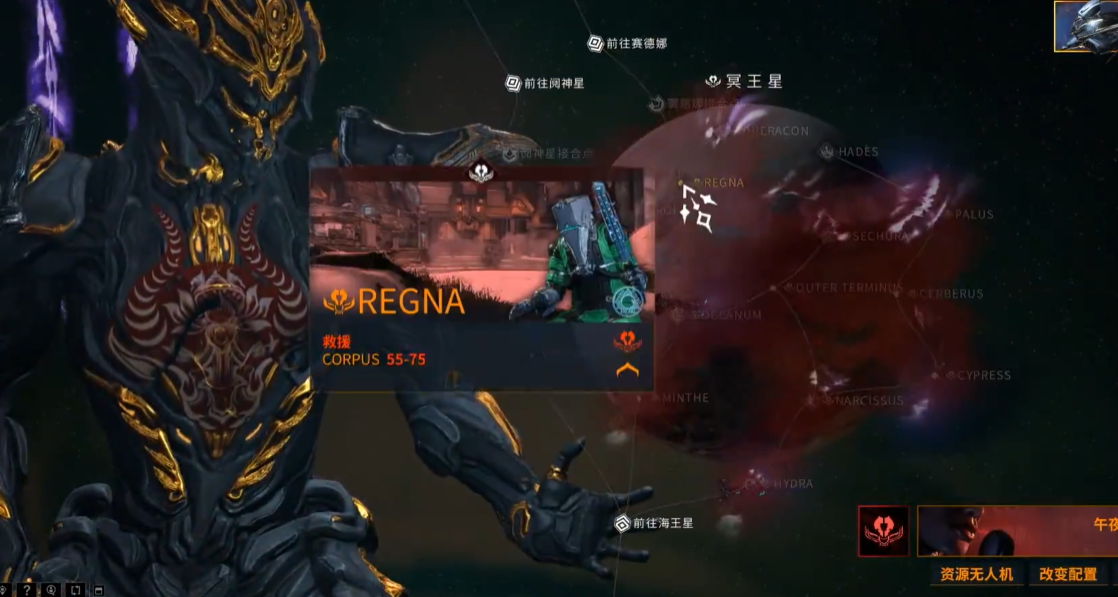The height and width of the screenshot is (597, 1118).
Task: Toggle the red Steel Path emblem
Action: click(x=883, y=531)
